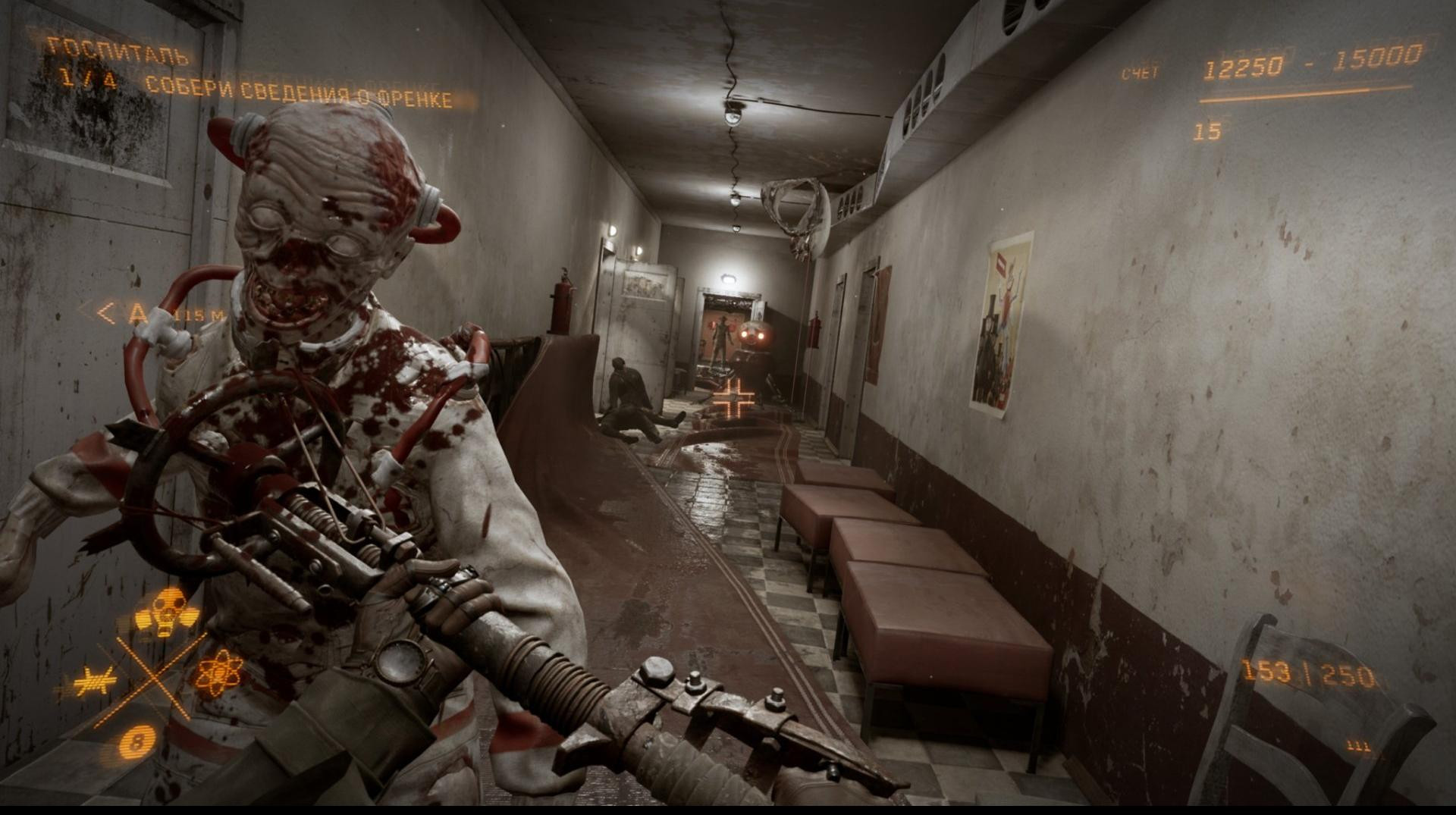The height and width of the screenshot is (815, 1456).
Task: Click the orange circle numbered 8
Action: click(x=137, y=741)
